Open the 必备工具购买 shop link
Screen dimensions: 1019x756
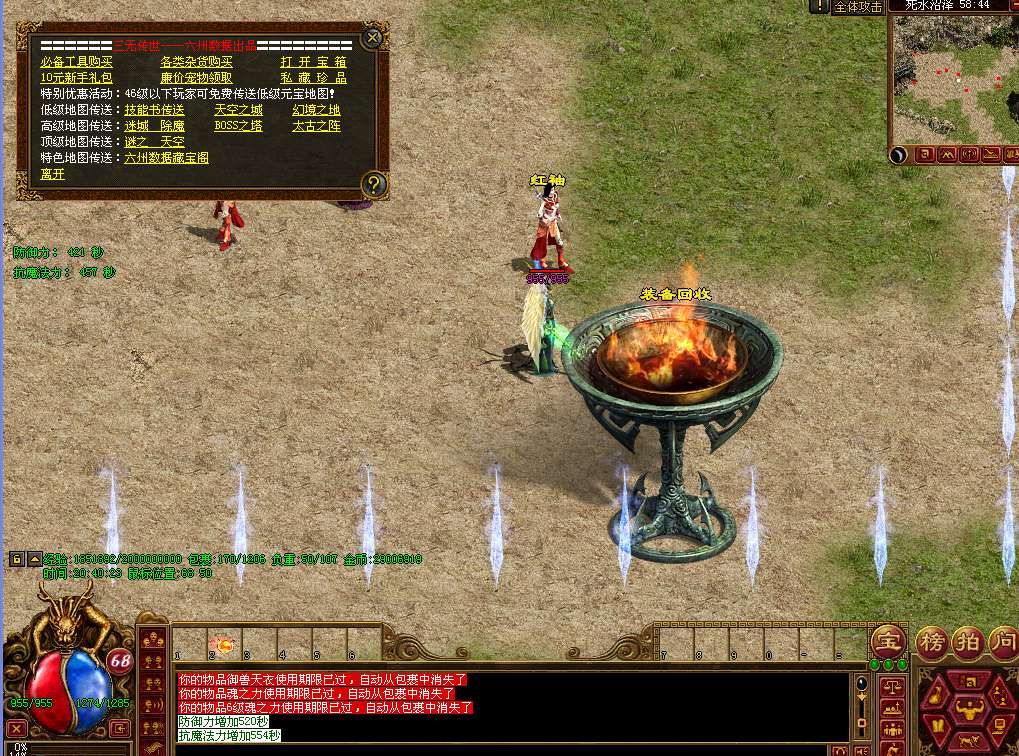coord(76,62)
